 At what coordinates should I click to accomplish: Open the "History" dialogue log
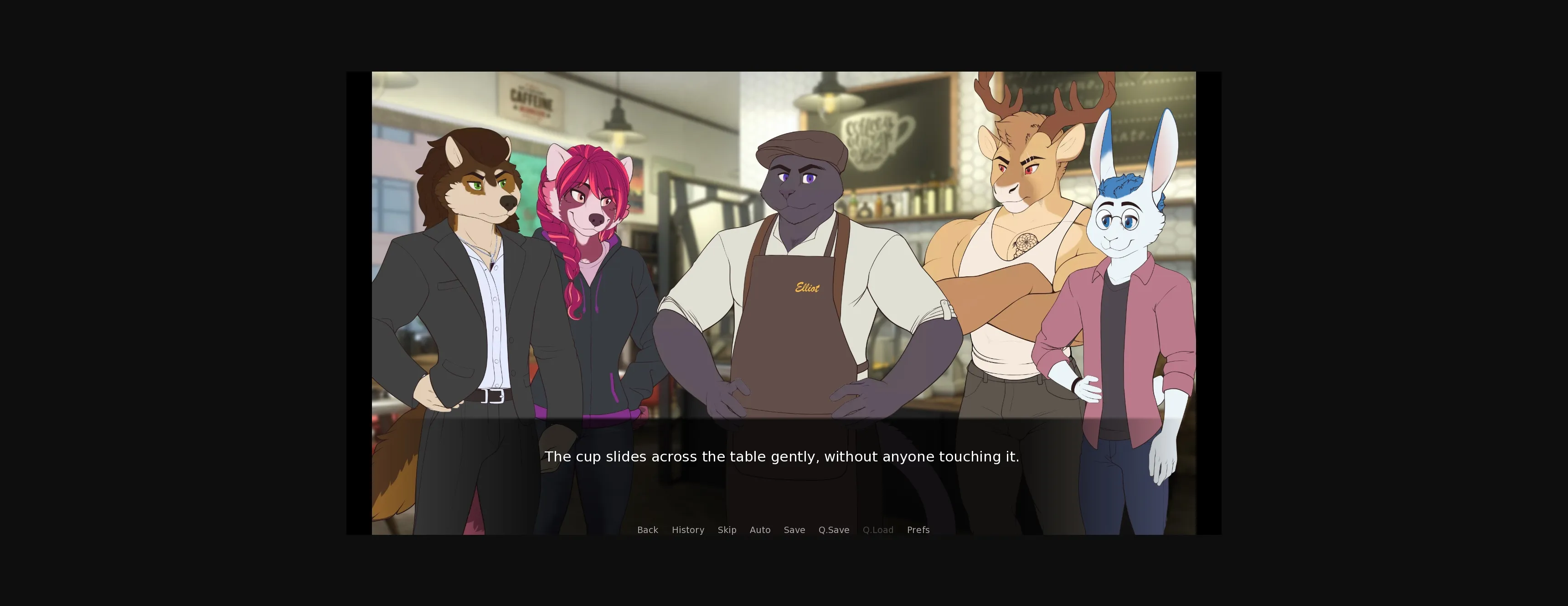688,530
